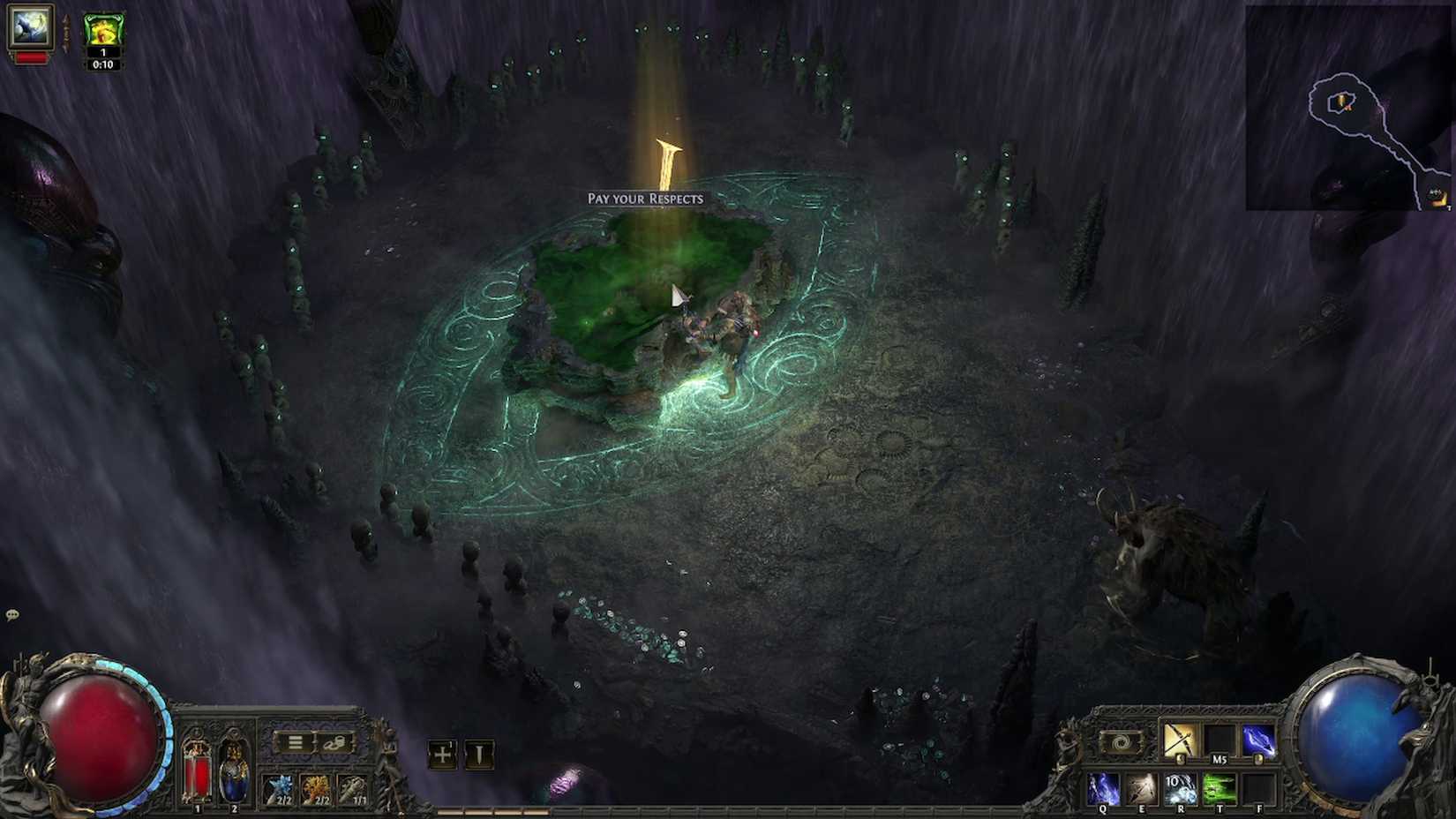Screen dimensions: 1456x819
Task: Activate the lightning spear skill on right mouse
Action: [1259, 740]
